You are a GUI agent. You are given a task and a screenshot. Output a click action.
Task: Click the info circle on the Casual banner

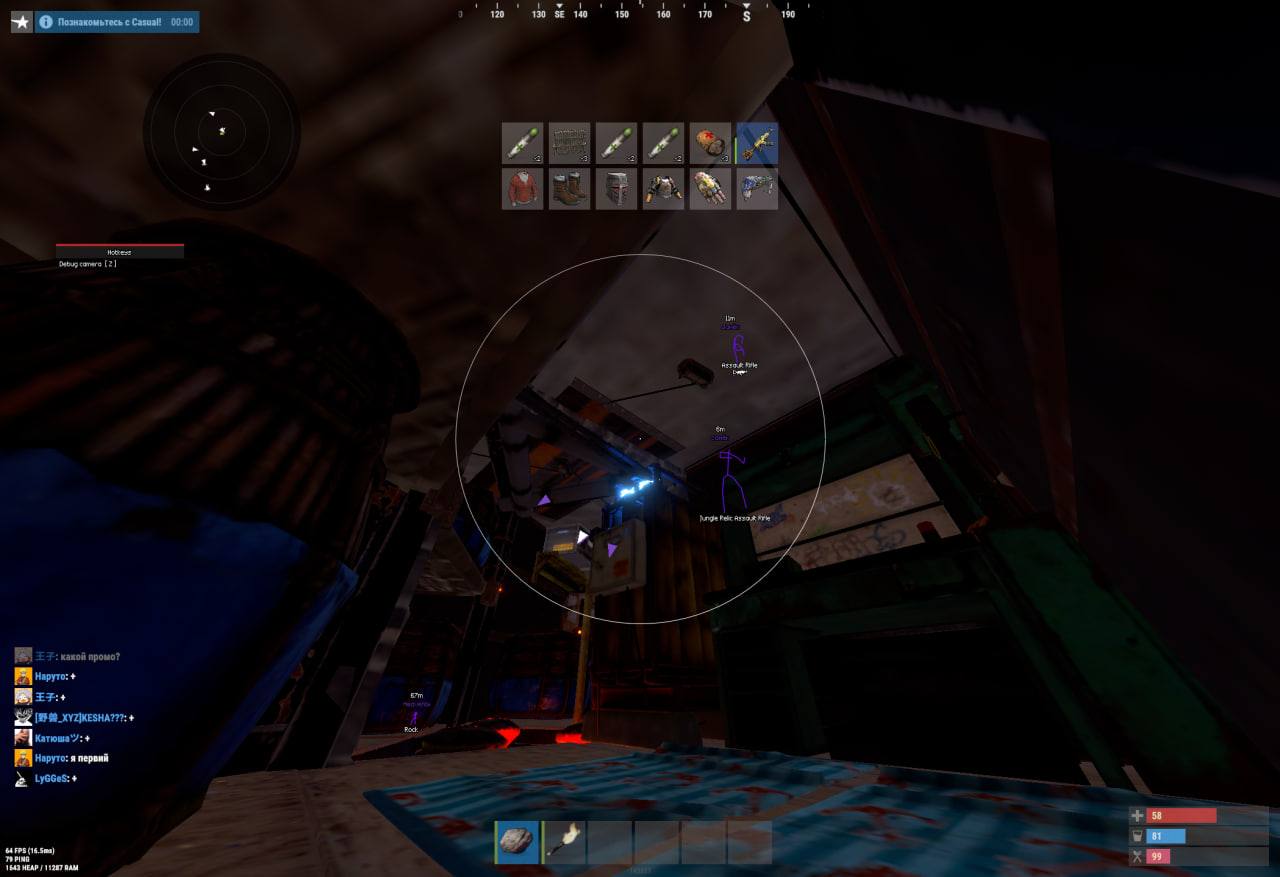click(47, 21)
